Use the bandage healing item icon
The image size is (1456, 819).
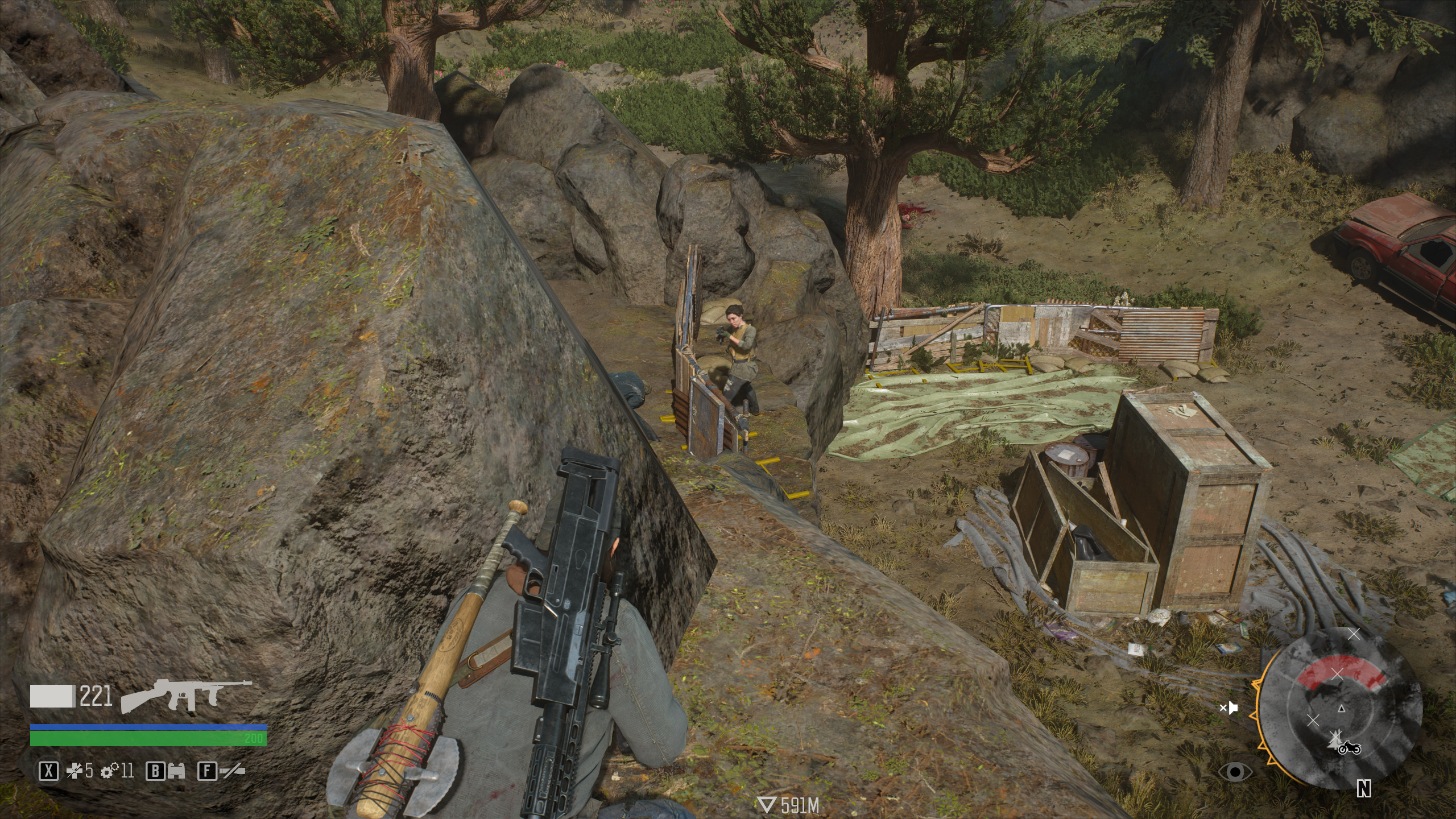(75, 772)
